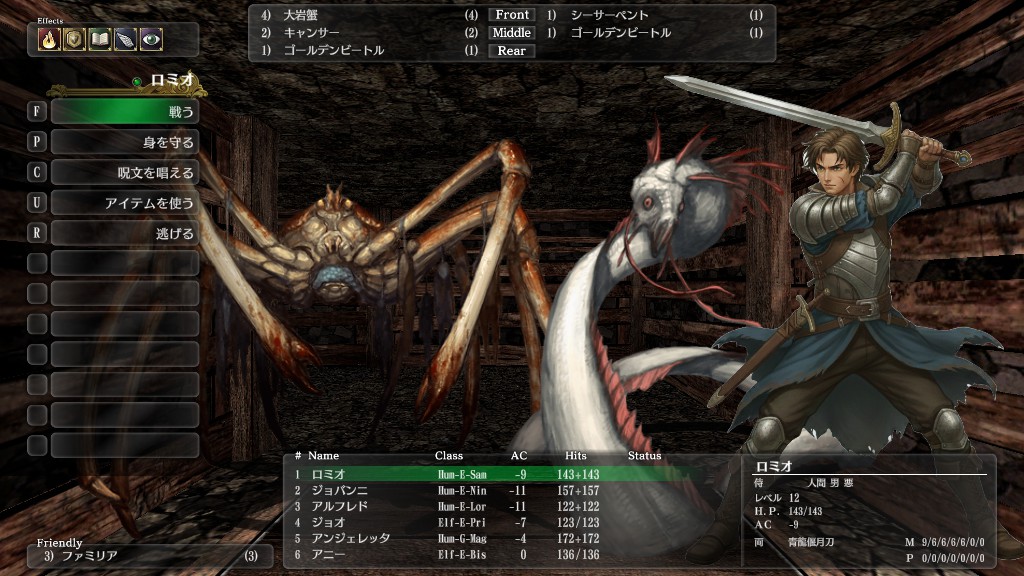Click the shield effect icon
1024x576 pixels.
74,39
